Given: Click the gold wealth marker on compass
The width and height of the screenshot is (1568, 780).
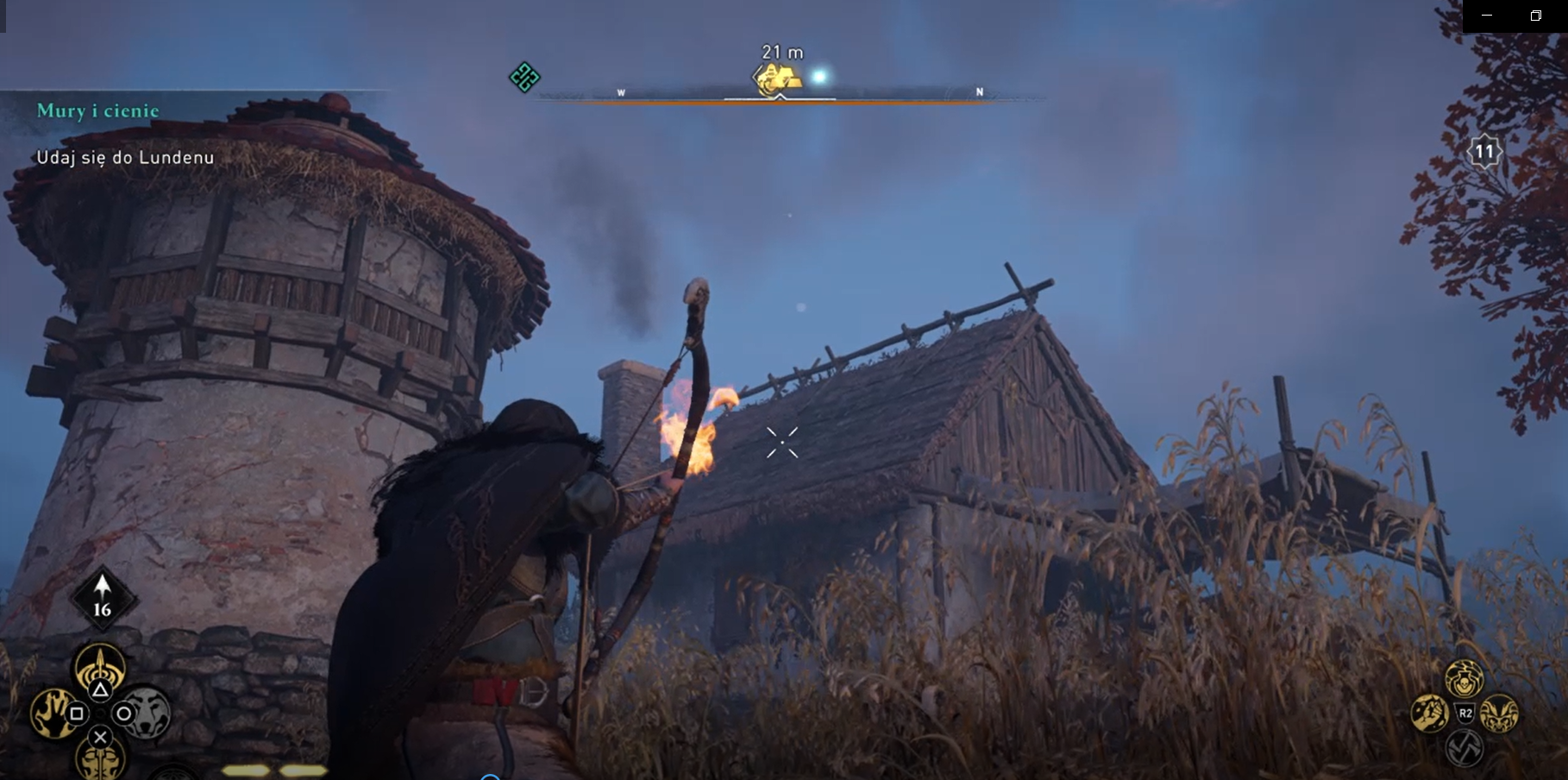Looking at the screenshot, I should [x=778, y=79].
